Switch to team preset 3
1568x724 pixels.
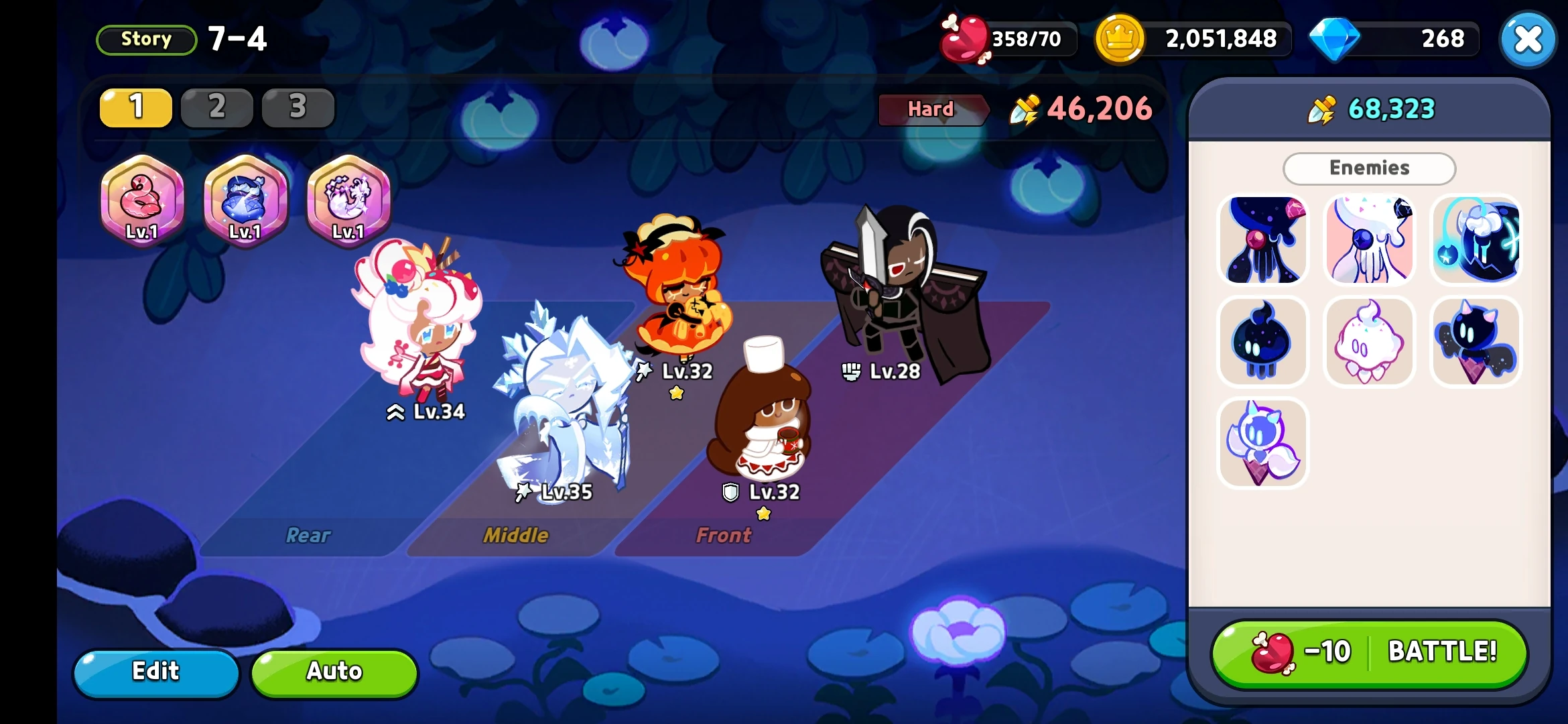[297, 107]
